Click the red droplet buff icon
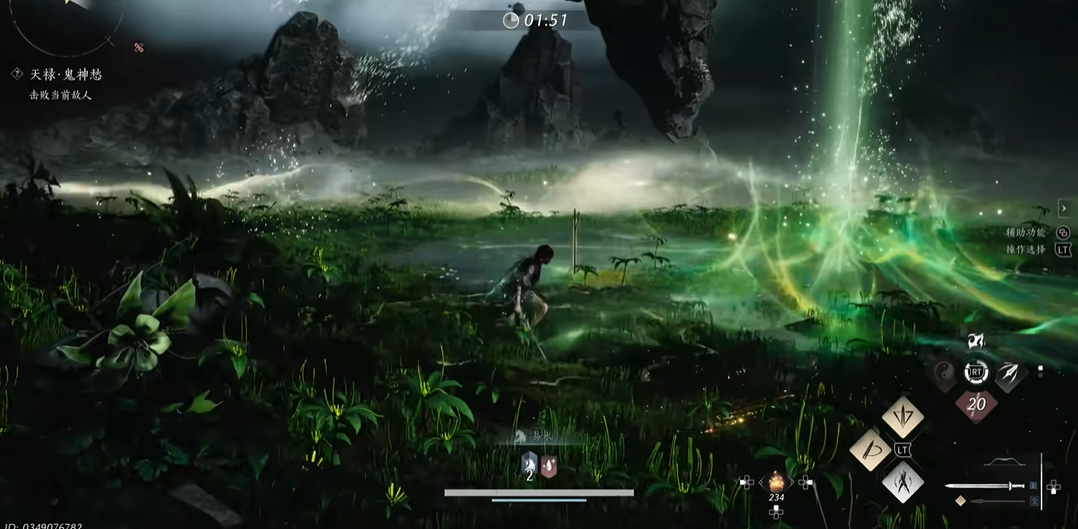The image size is (1078, 529). pos(549,465)
